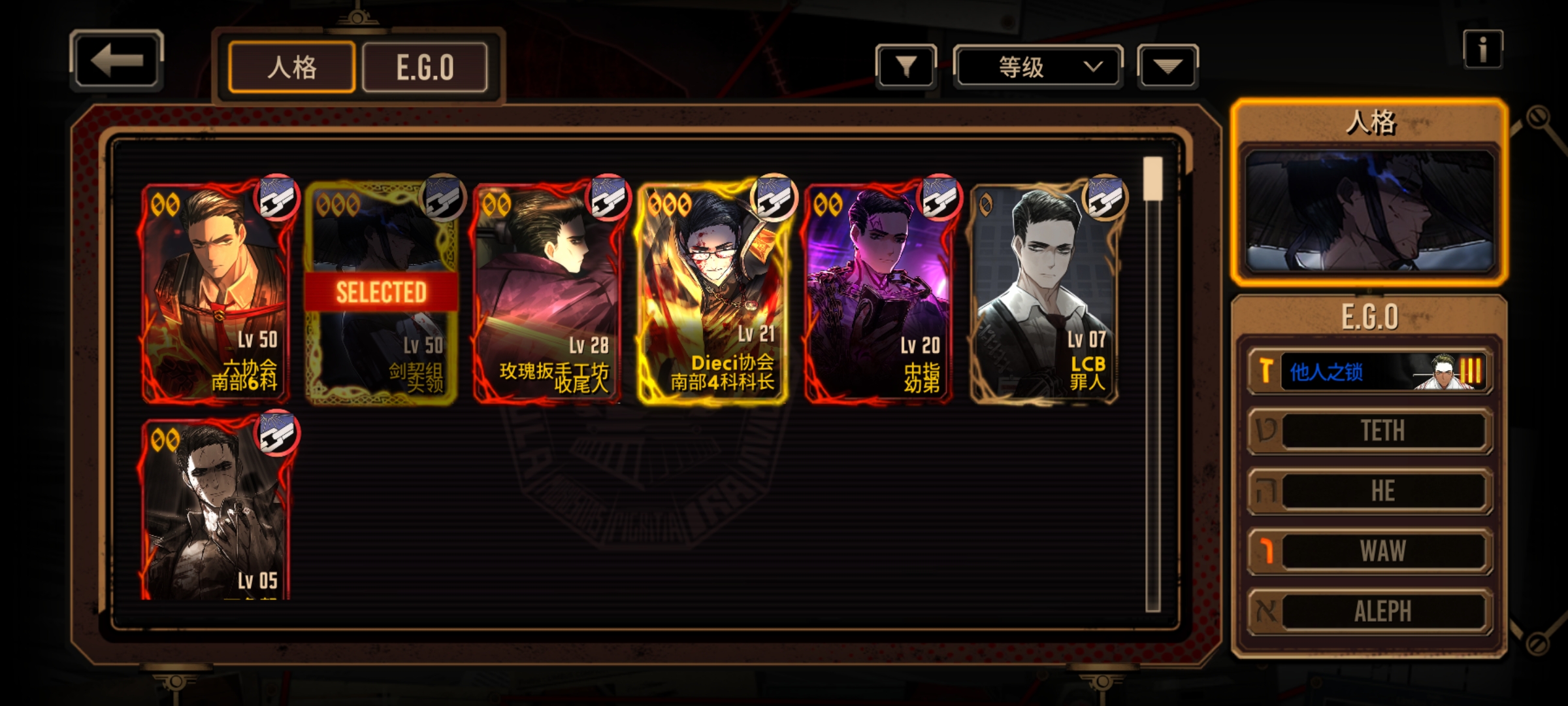Select the 他人之锁 E.G.O slot
Screen dimensions: 1568x706
pos(1371,371)
